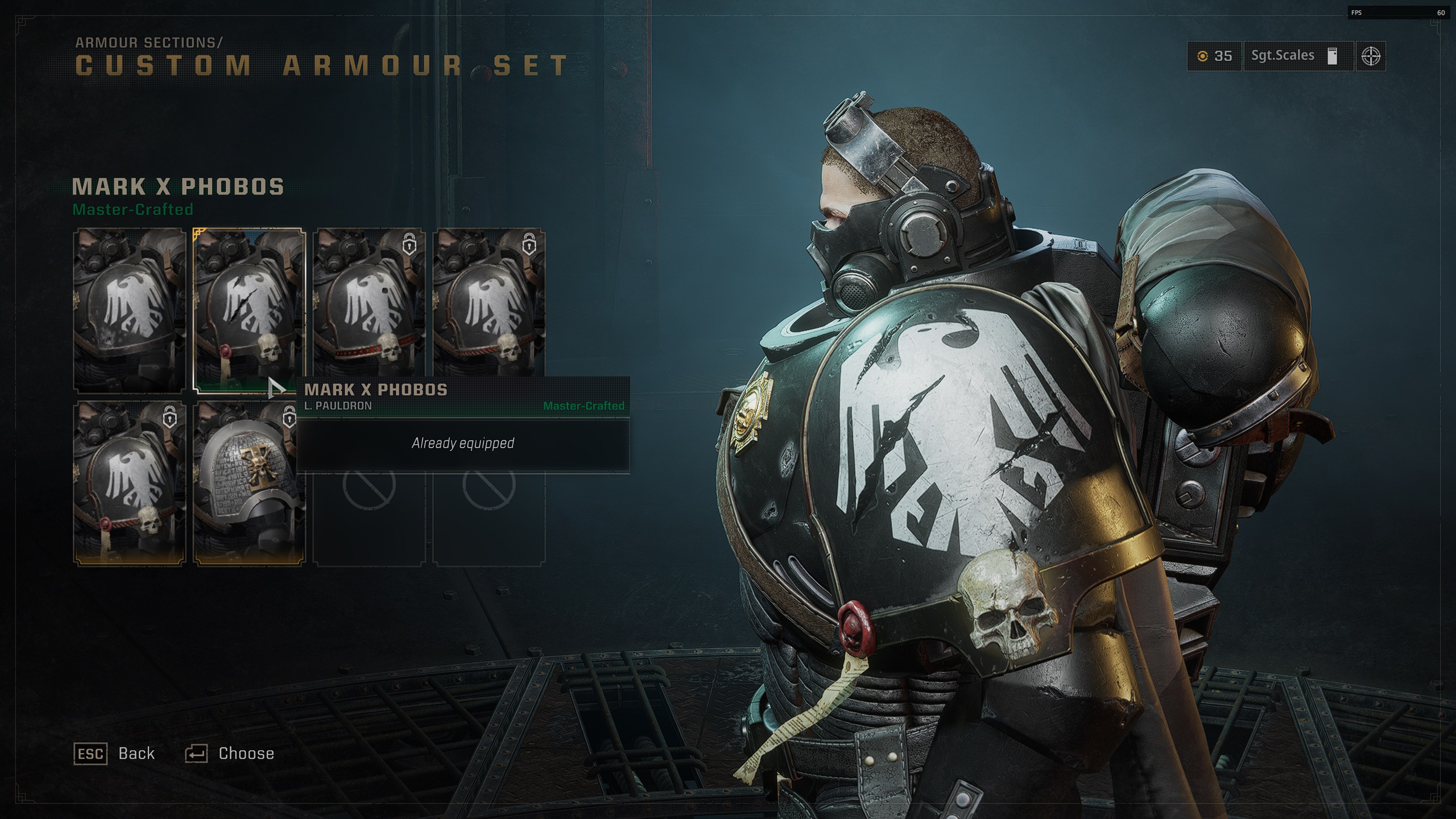
Task: Open the ARMOUR SECTIONS breadcrumb
Action: [148, 41]
